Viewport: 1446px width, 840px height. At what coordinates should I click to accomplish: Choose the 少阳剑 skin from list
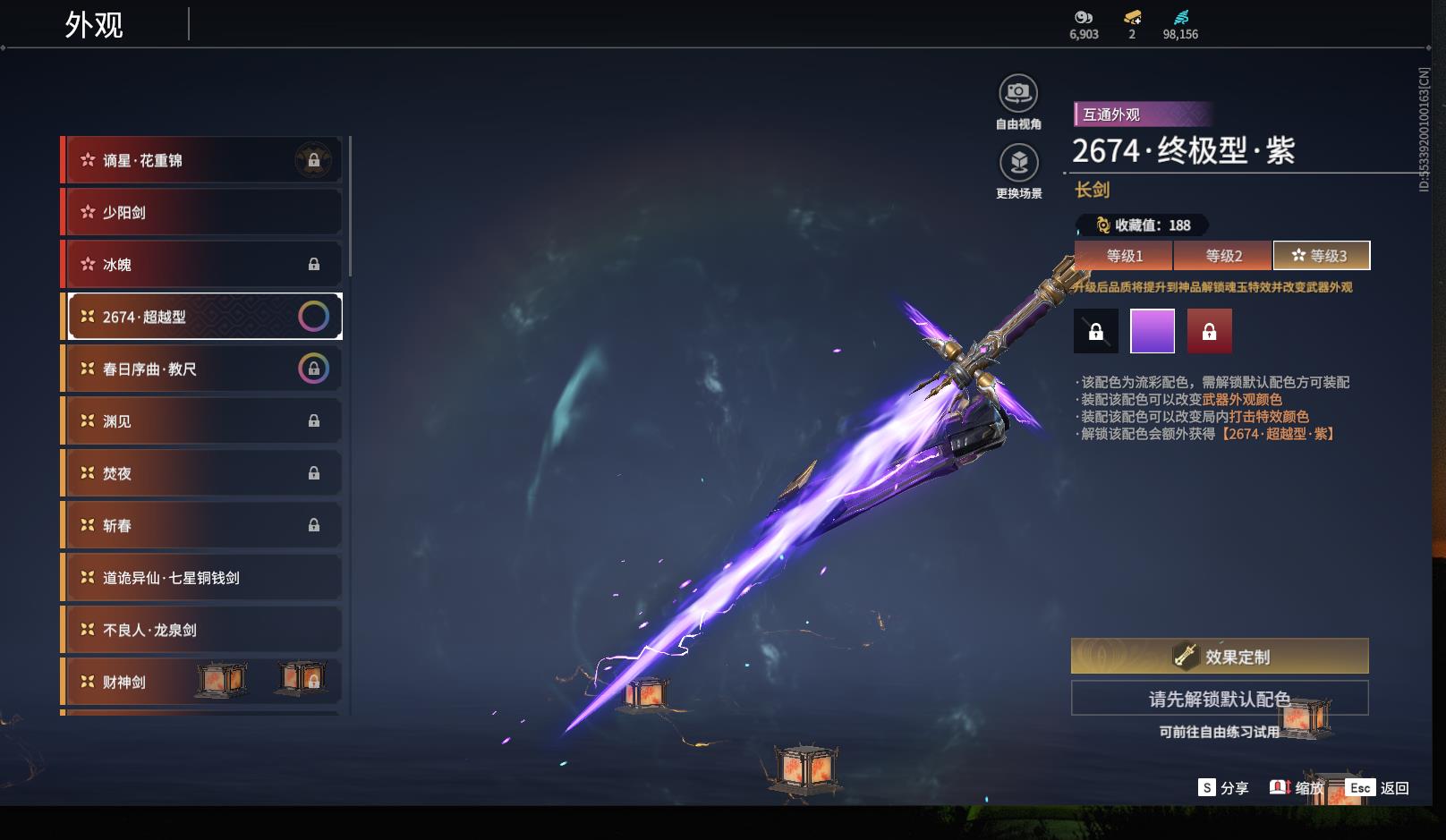(x=203, y=212)
